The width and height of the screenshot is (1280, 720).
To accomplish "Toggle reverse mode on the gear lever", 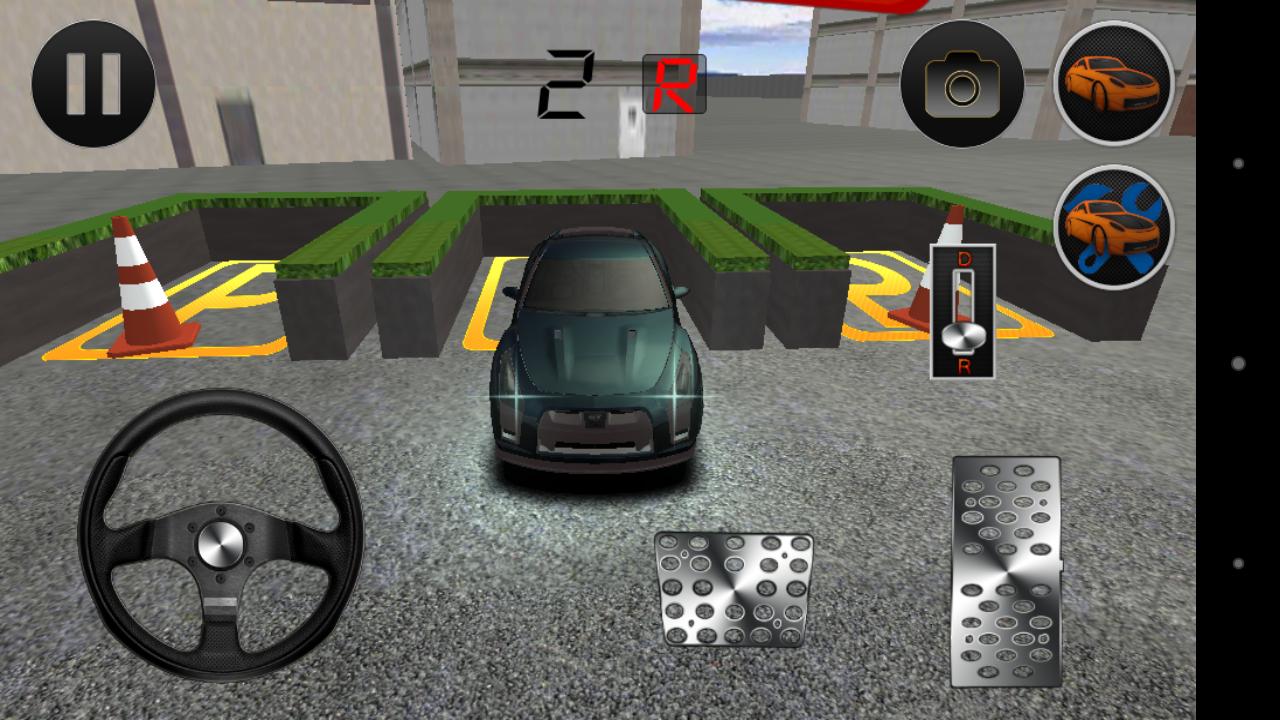I will (x=963, y=368).
